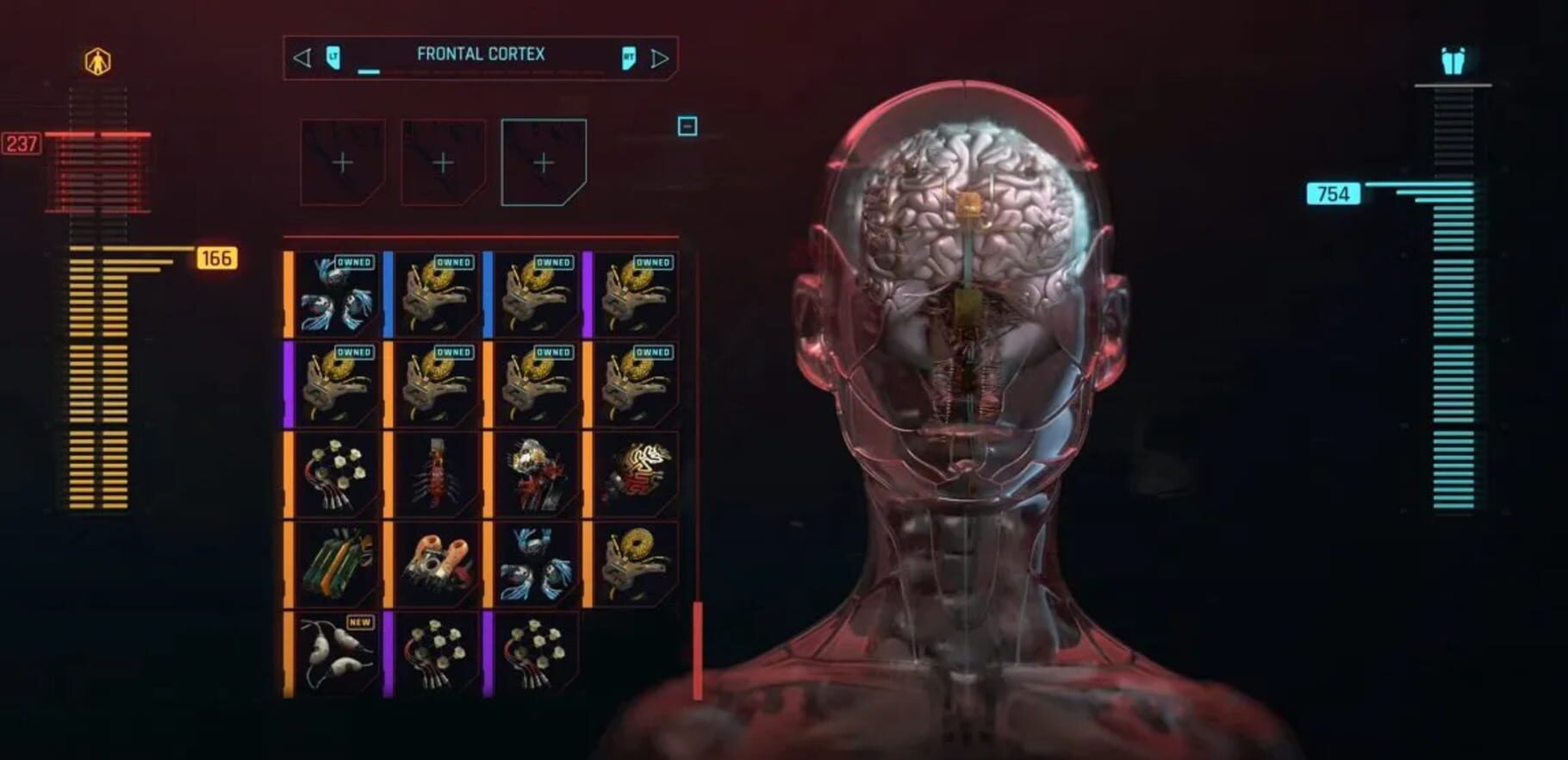Collapse the cyberware grid using the minus control
This screenshot has width=1568, height=760.
(x=687, y=126)
